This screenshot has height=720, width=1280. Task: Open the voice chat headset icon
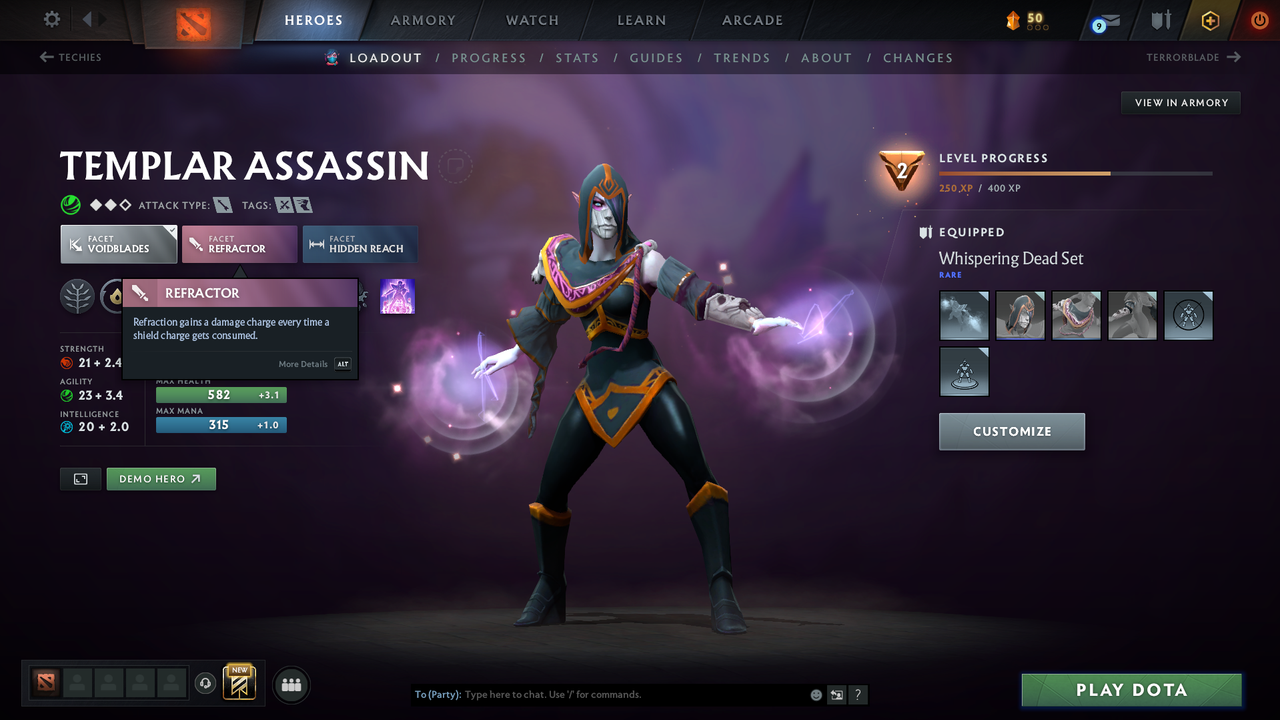207,683
